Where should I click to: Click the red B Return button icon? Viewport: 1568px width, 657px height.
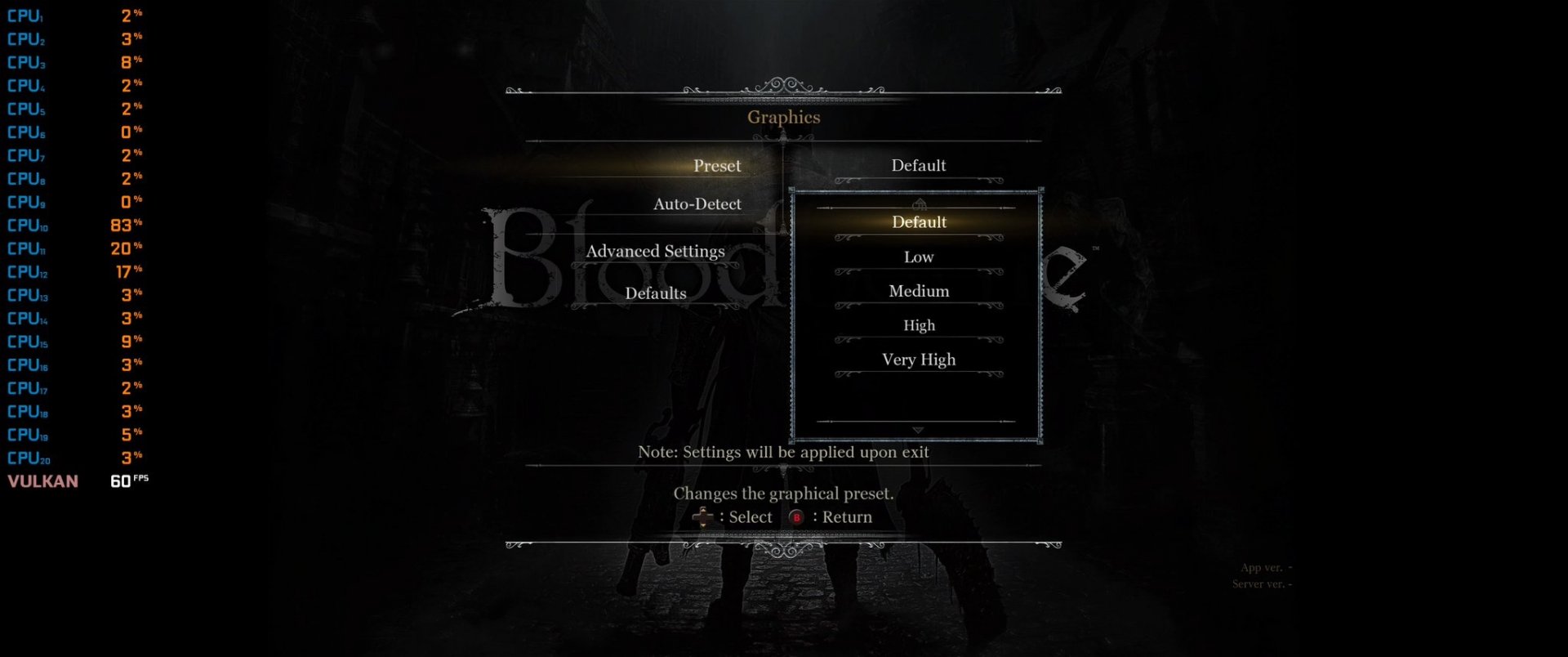tap(796, 517)
